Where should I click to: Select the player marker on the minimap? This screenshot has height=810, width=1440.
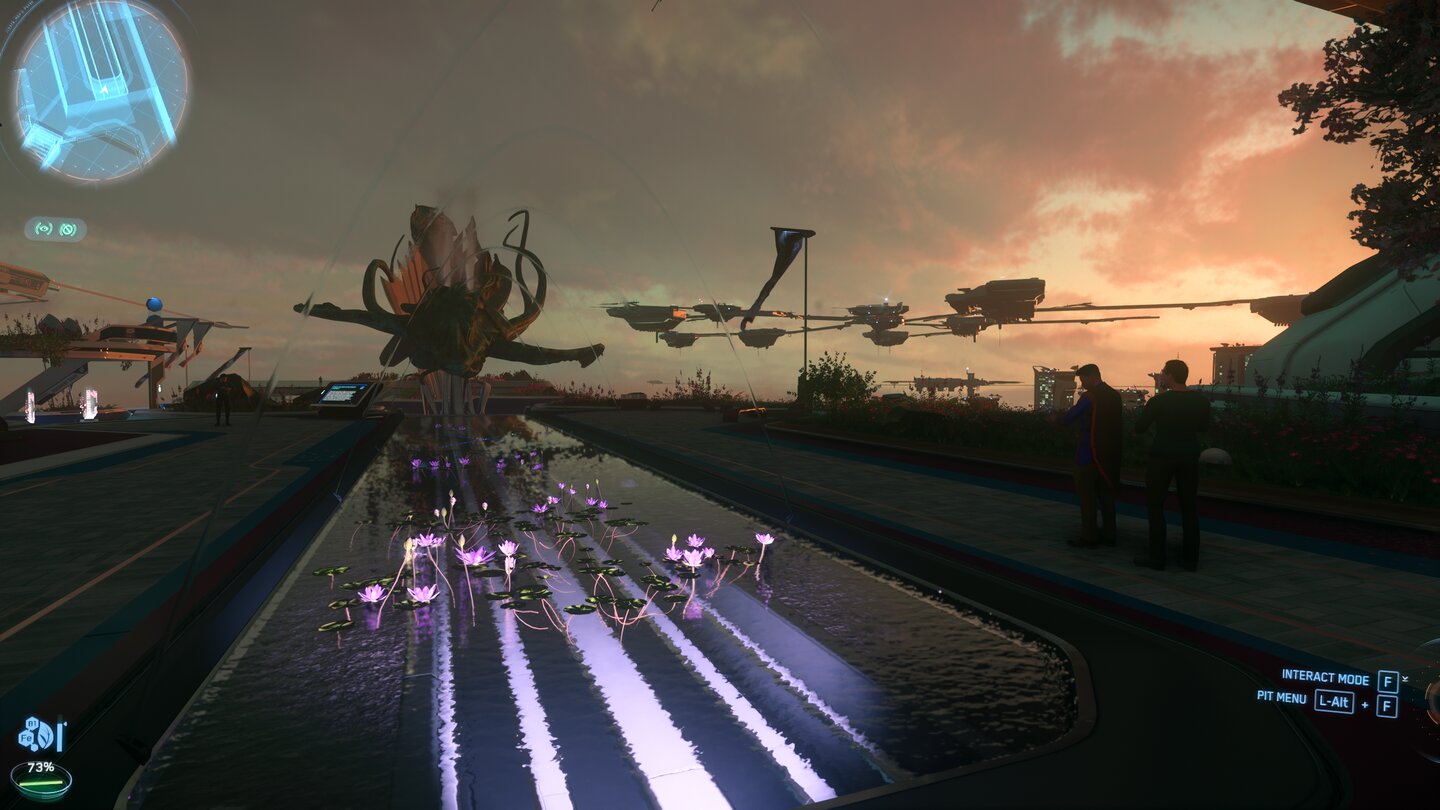tap(103, 87)
